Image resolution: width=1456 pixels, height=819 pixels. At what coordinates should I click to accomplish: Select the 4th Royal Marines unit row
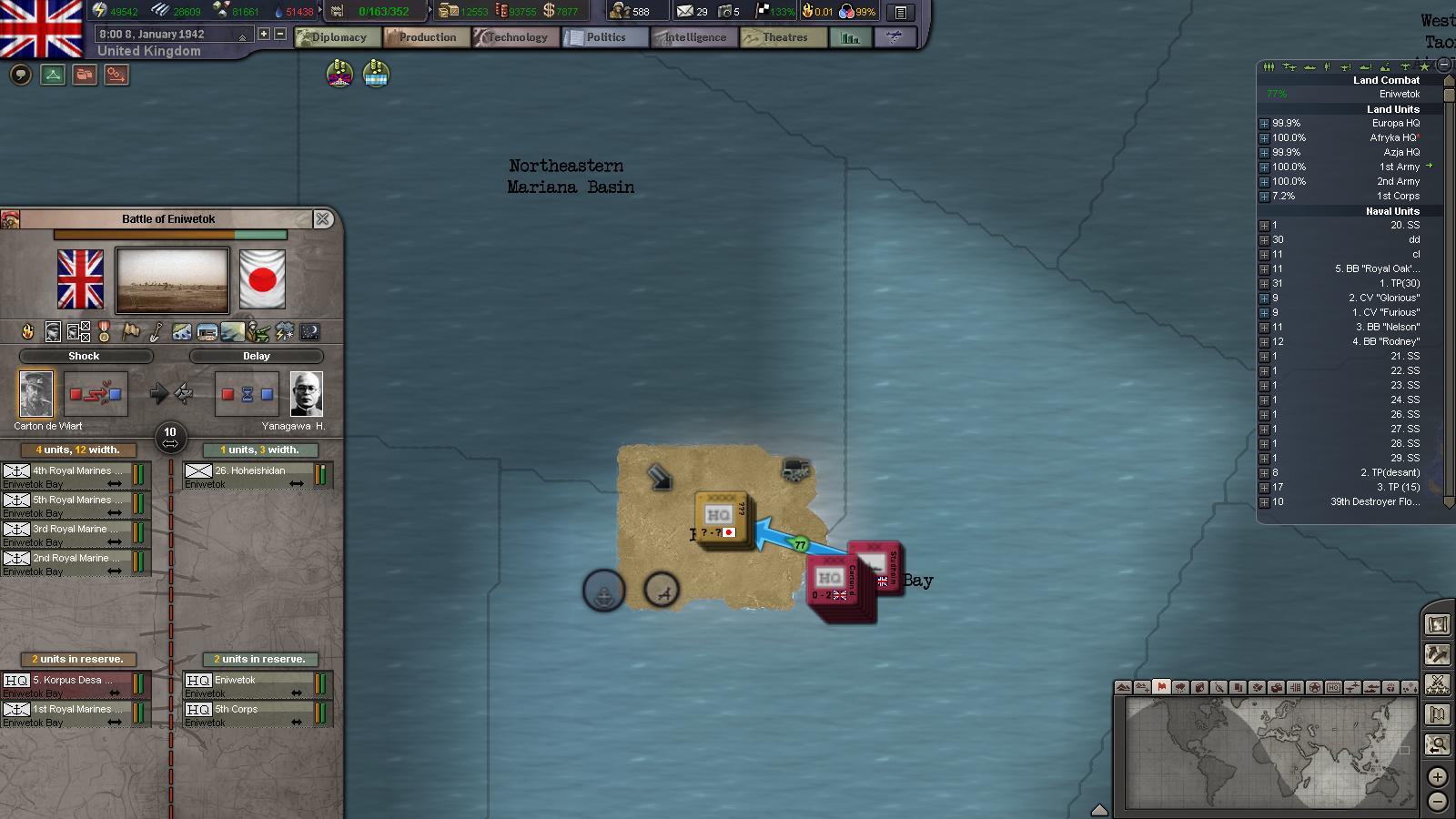tap(75, 471)
